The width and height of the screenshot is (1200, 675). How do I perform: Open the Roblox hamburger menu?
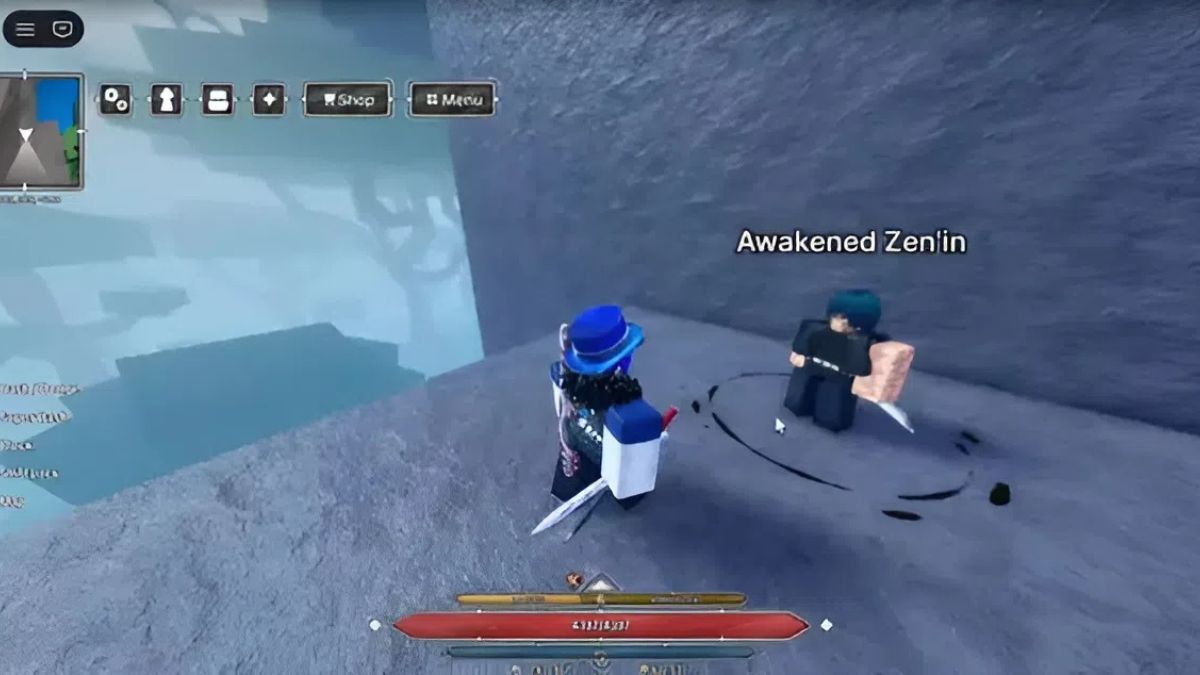(25, 29)
